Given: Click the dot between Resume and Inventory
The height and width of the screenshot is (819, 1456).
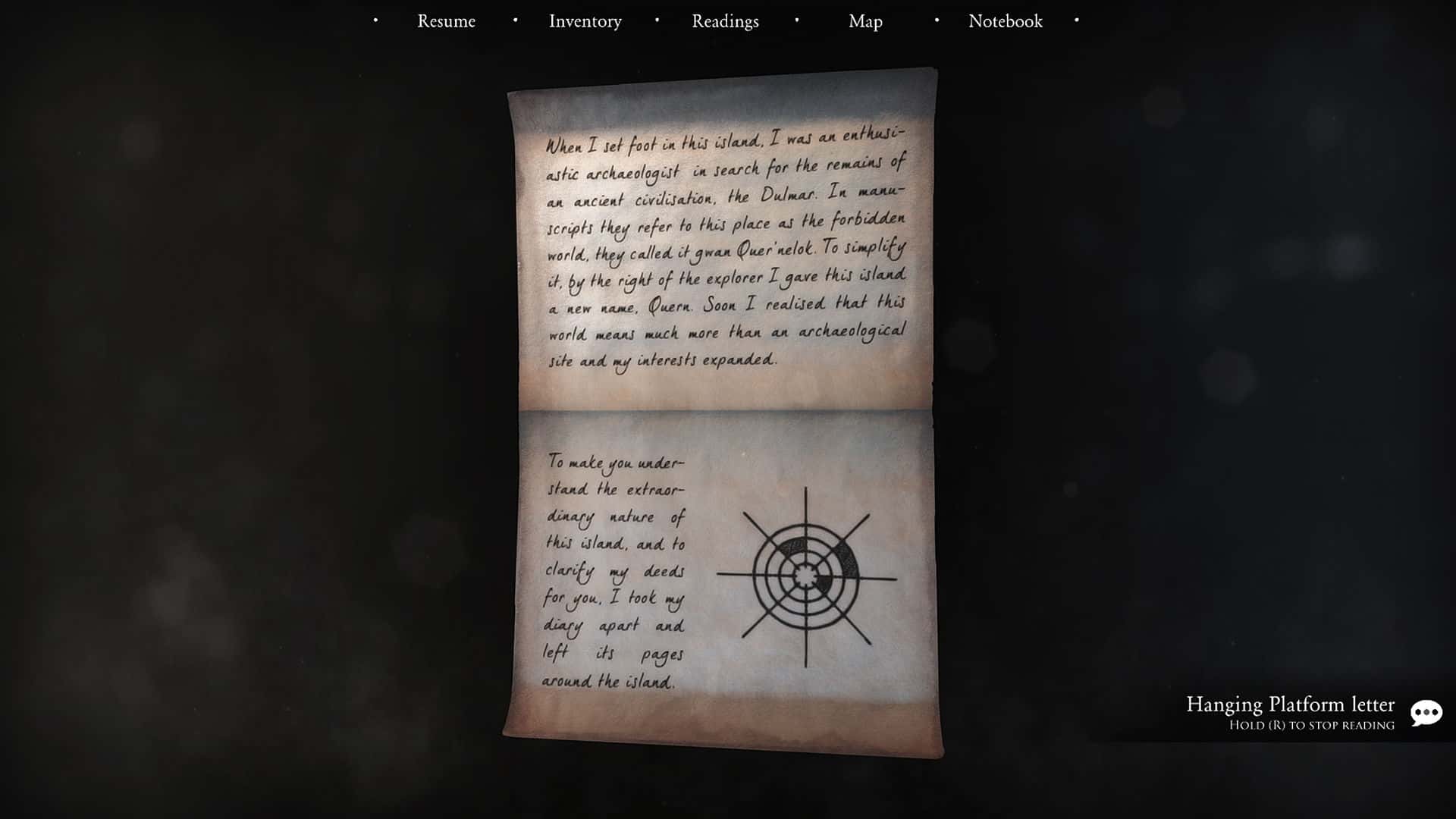Looking at the screenshot, I should [x=515, y=20].
